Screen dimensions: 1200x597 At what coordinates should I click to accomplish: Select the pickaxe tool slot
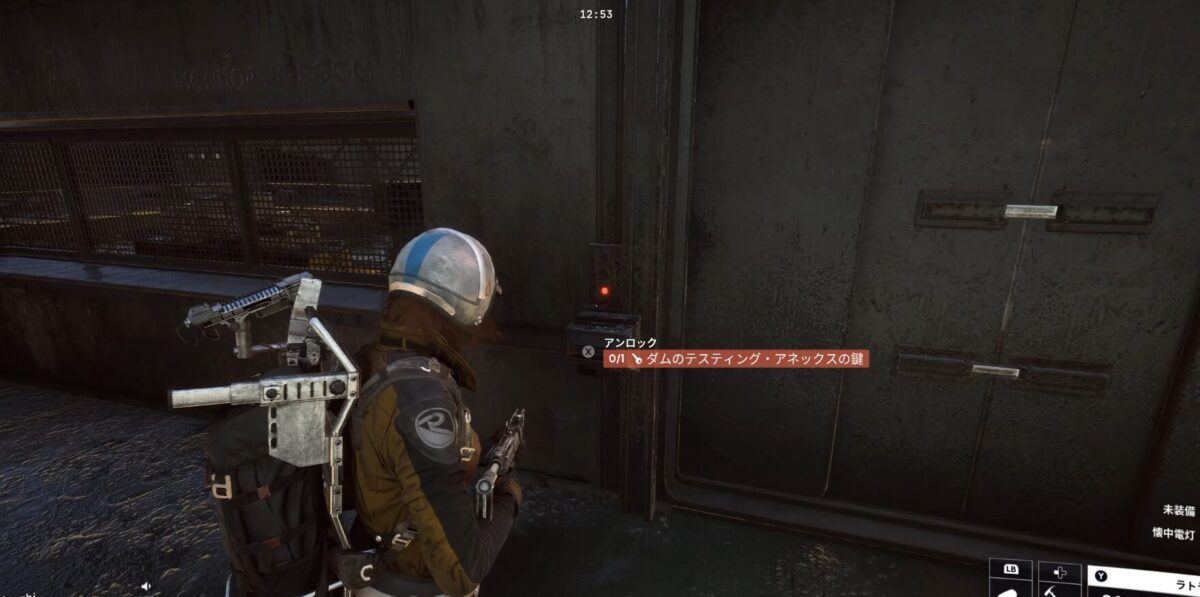(1059, 590)
